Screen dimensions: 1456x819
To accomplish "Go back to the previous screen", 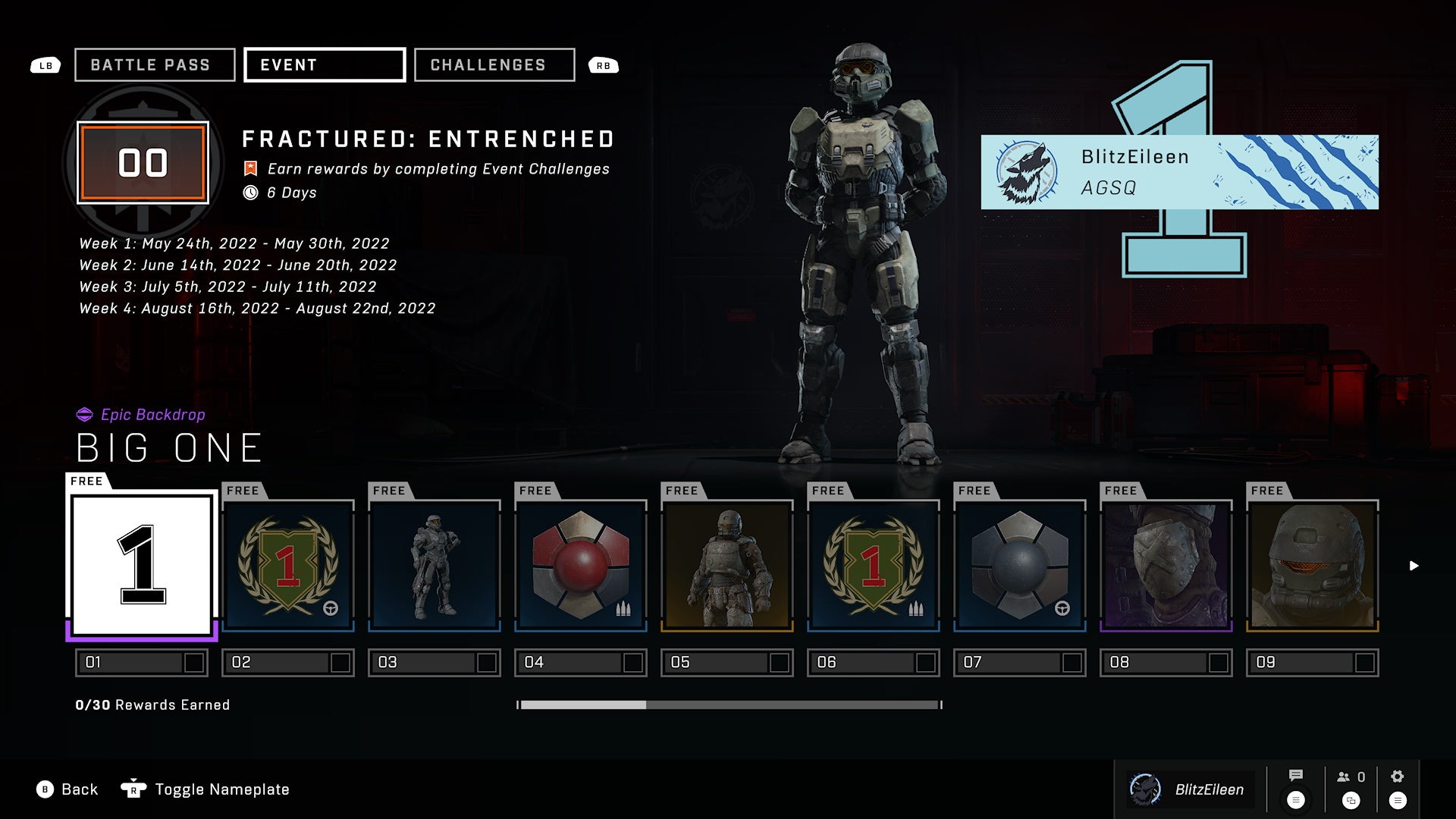I will coord(67,789).
